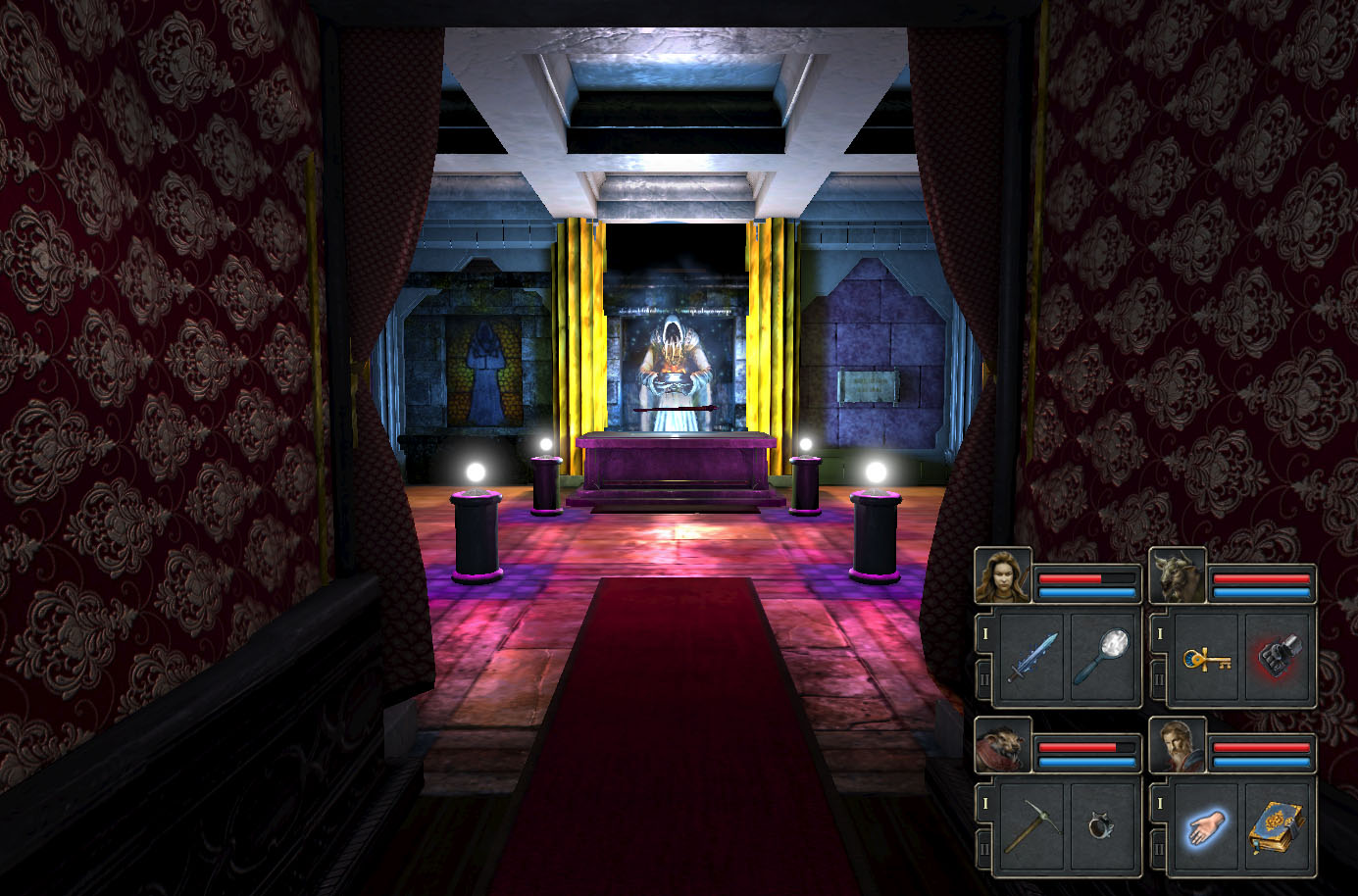Screen dimensions: 1358x896
Task: Select the frost sword hand slot
Action: 1032,658
